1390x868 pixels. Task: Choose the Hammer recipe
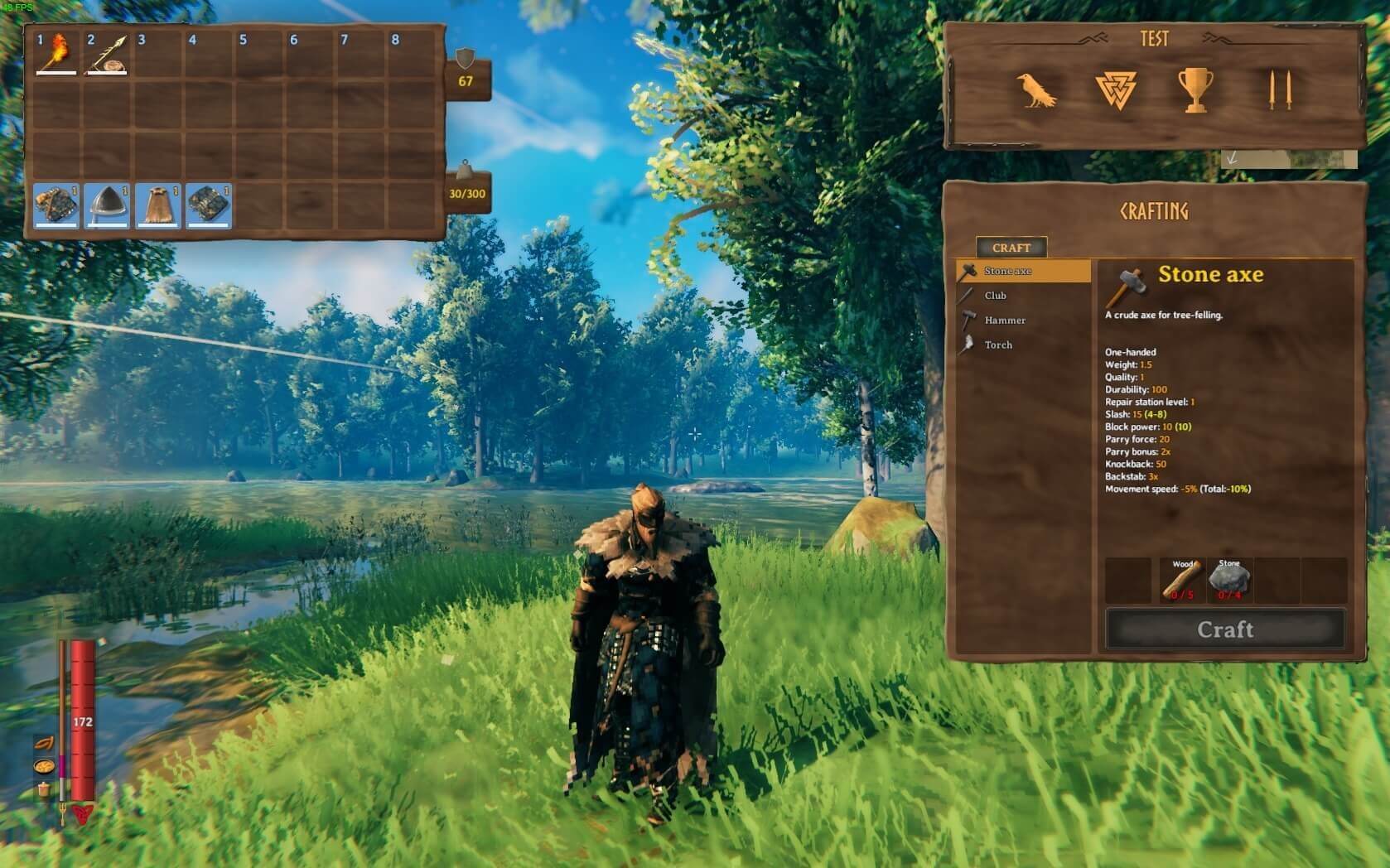click(x=1005, y=321)
